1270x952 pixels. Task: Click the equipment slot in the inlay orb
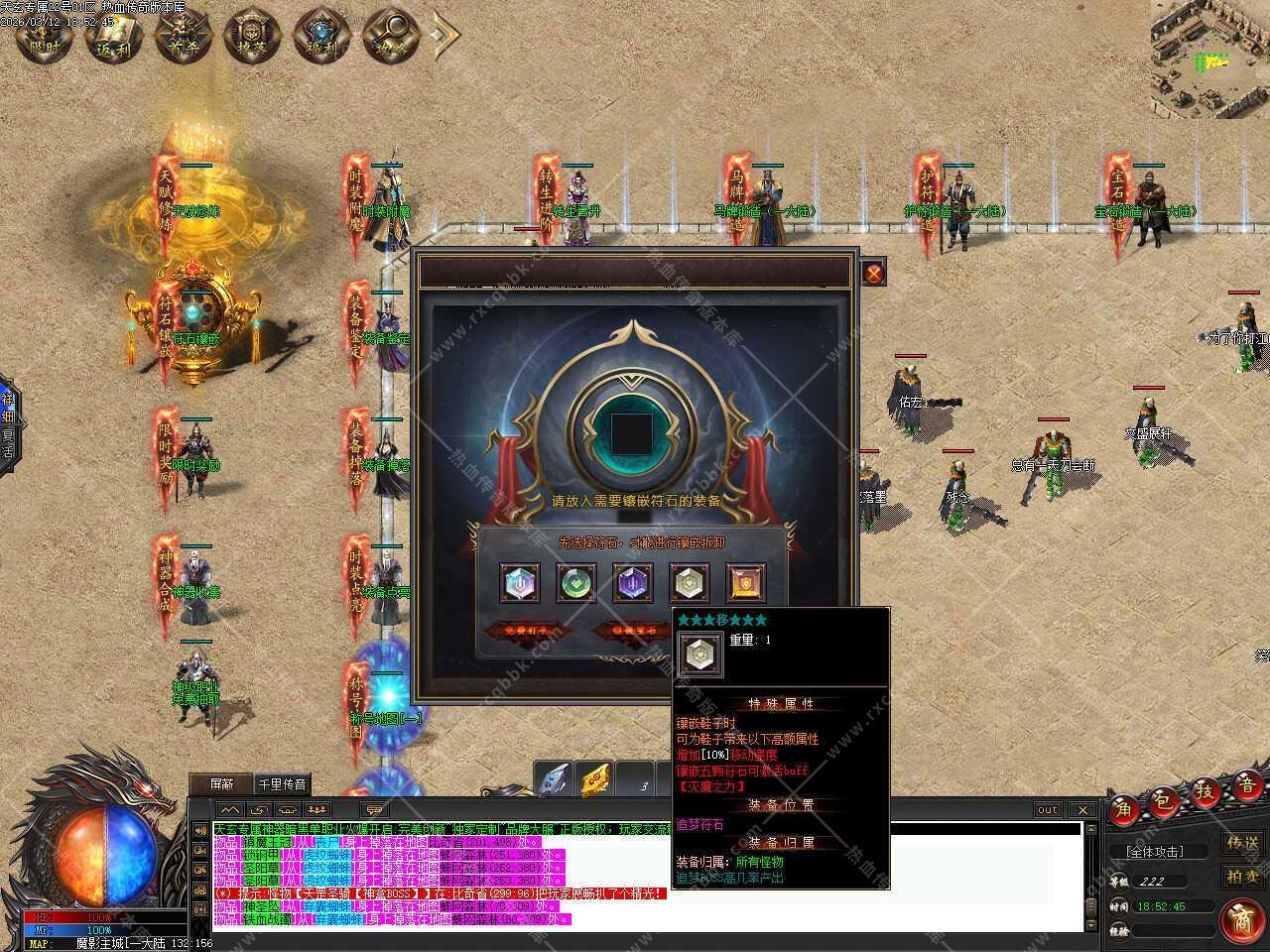point(632,432)
